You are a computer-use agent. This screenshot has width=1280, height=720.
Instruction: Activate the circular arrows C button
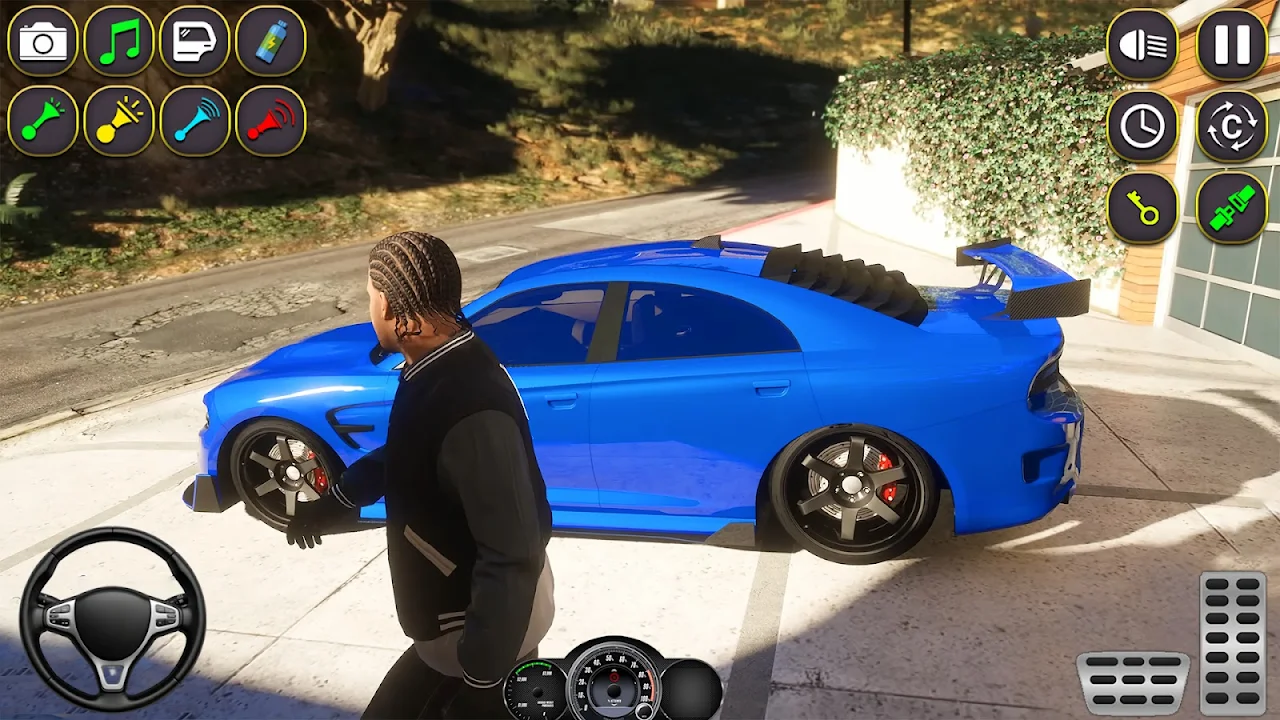(1232, 126)
